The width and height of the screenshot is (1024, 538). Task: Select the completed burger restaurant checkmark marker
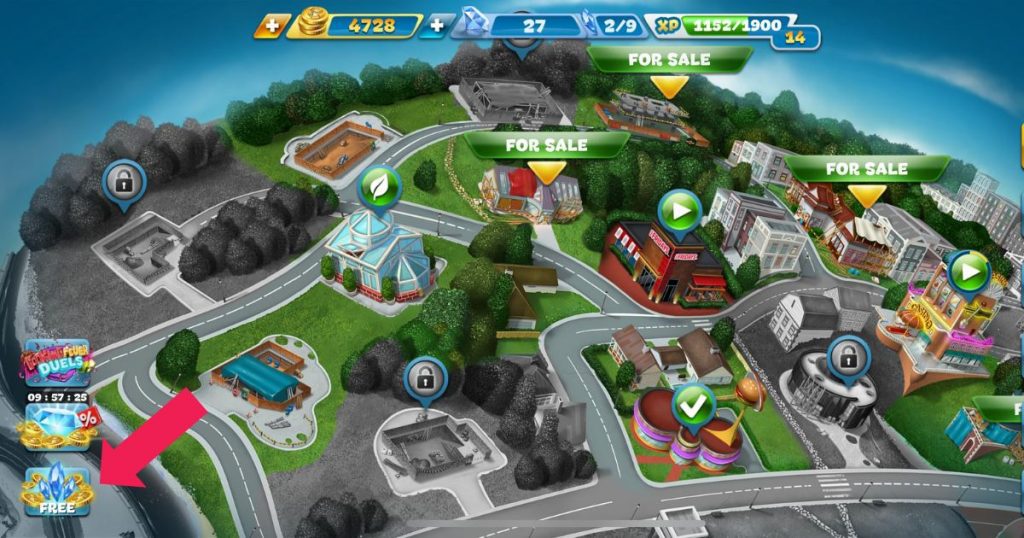coord(691,406)
